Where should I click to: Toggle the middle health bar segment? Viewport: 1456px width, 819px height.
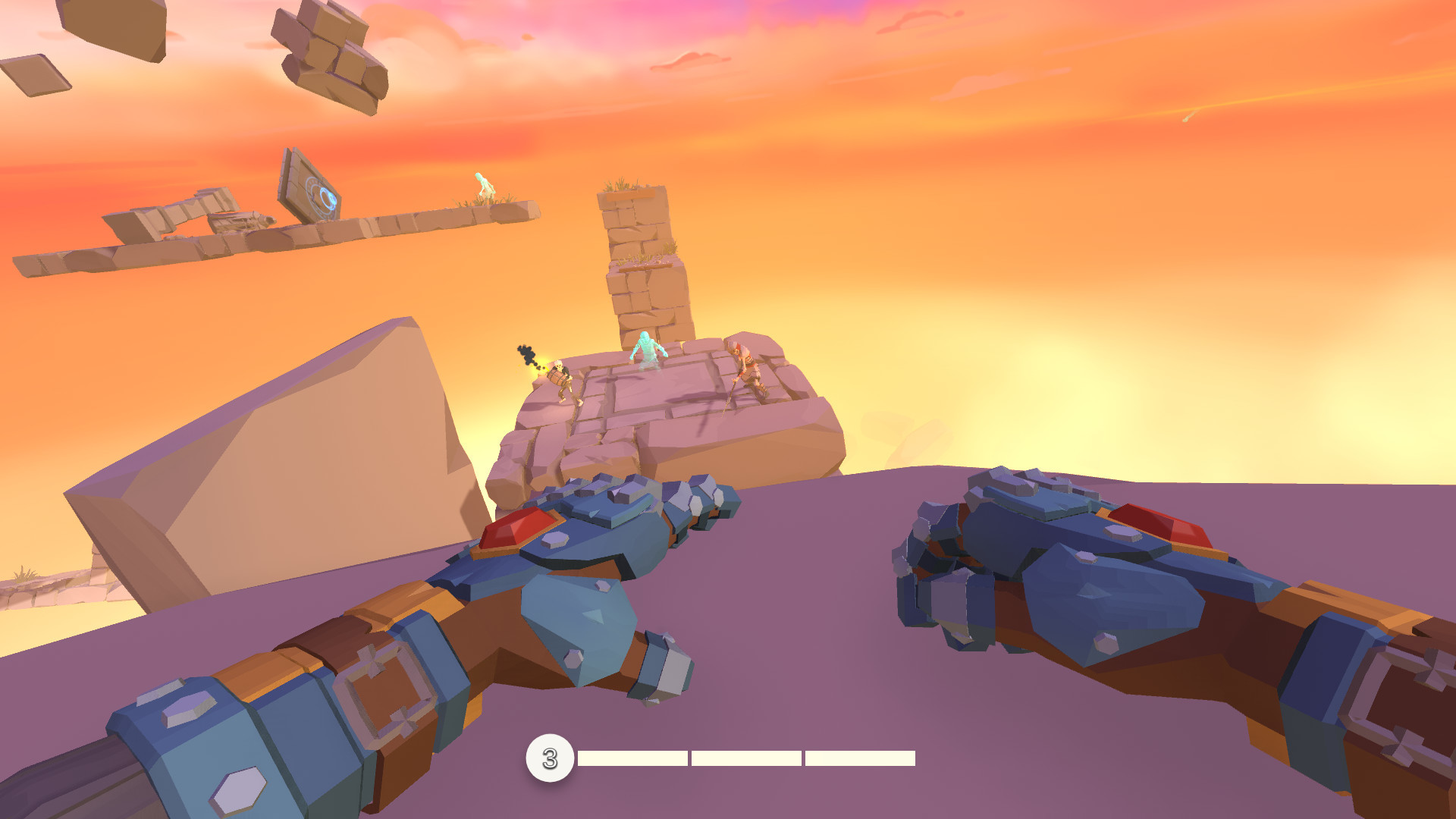click(745, 757)
